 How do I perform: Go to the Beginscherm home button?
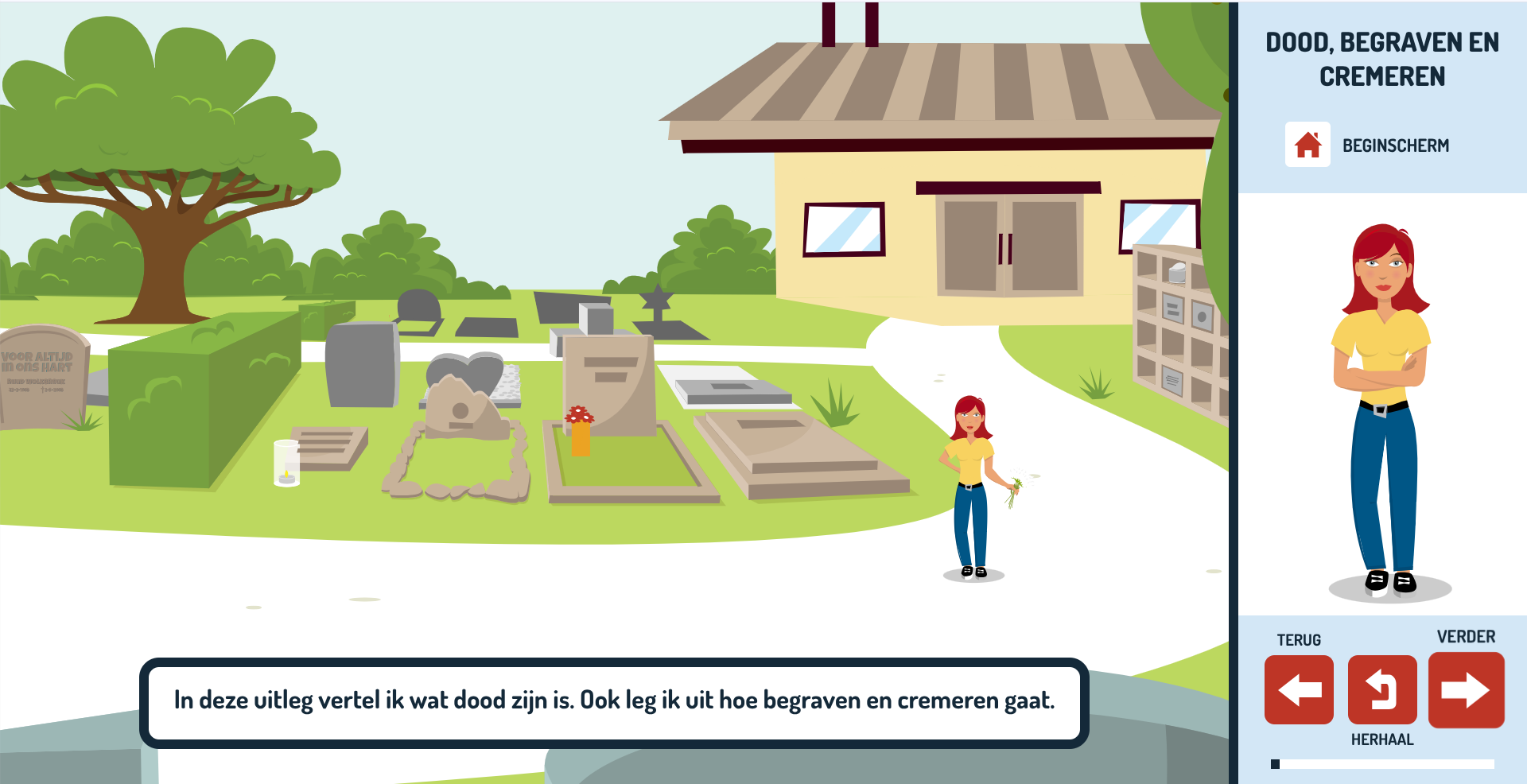tap(1307, 145)
